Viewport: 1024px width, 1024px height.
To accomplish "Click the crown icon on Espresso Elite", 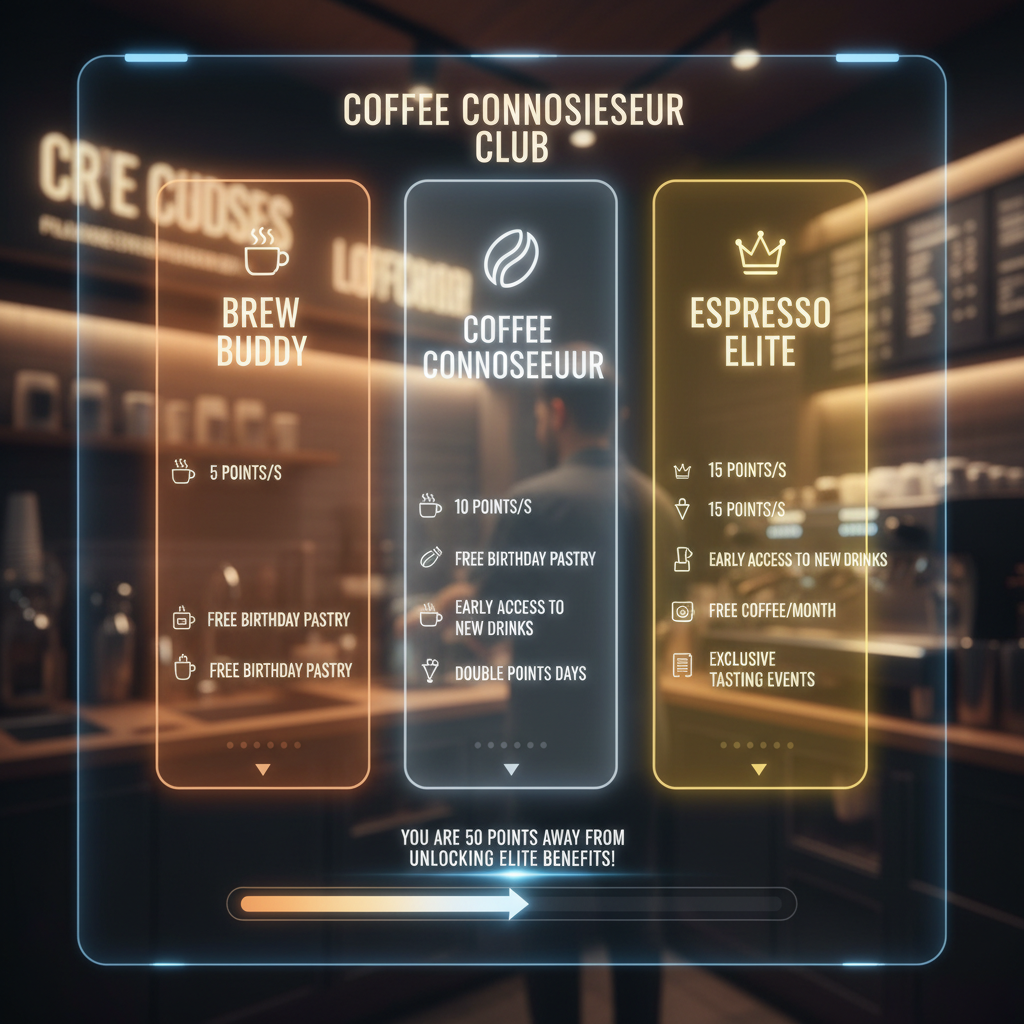I will click(x=759, y=254).
